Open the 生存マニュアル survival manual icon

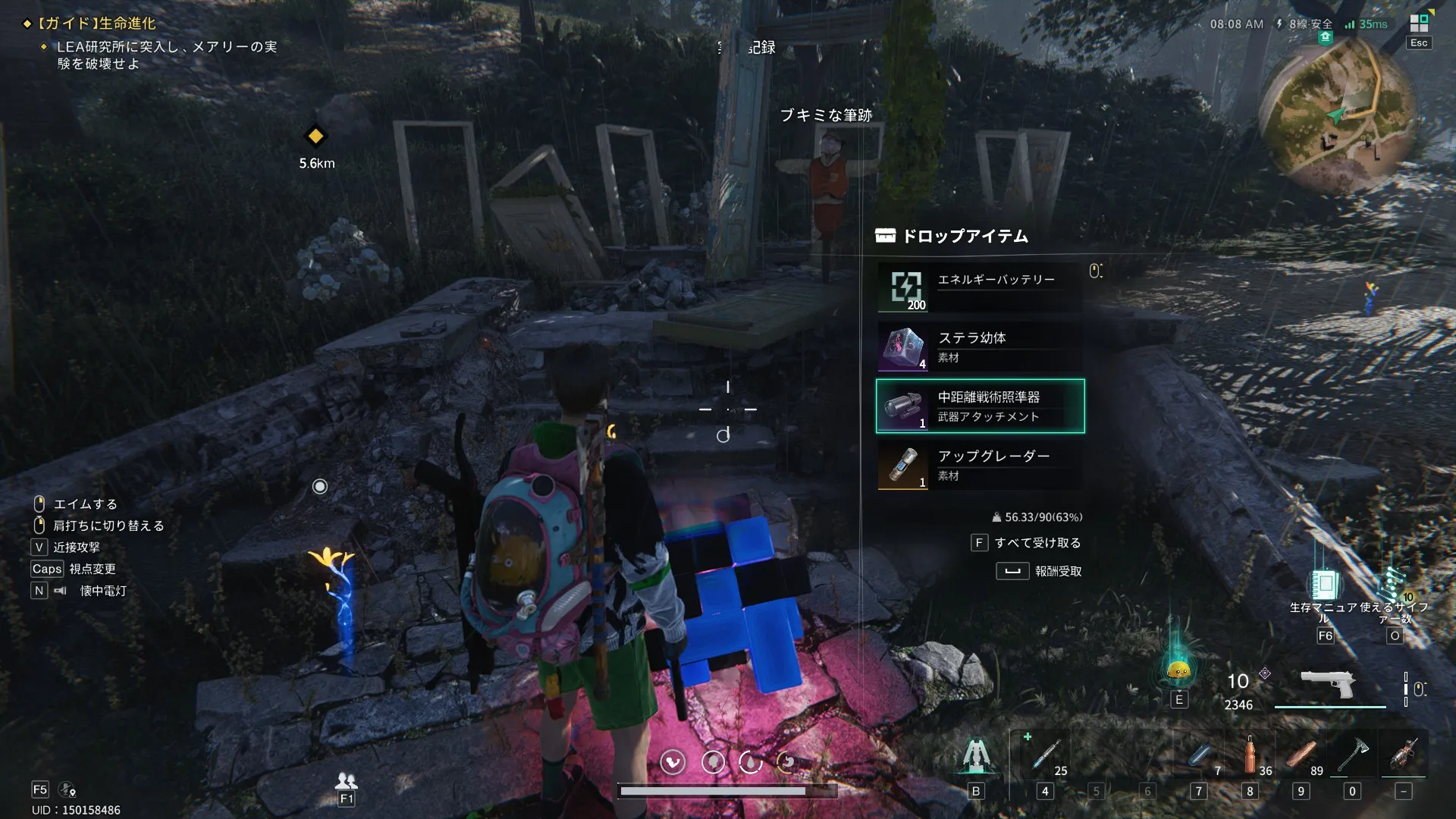[1324, 585]
